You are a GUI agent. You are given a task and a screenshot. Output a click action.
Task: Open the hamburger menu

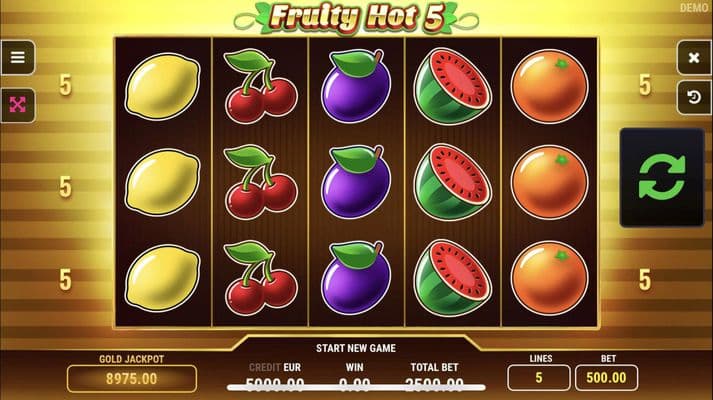(17, 58)
